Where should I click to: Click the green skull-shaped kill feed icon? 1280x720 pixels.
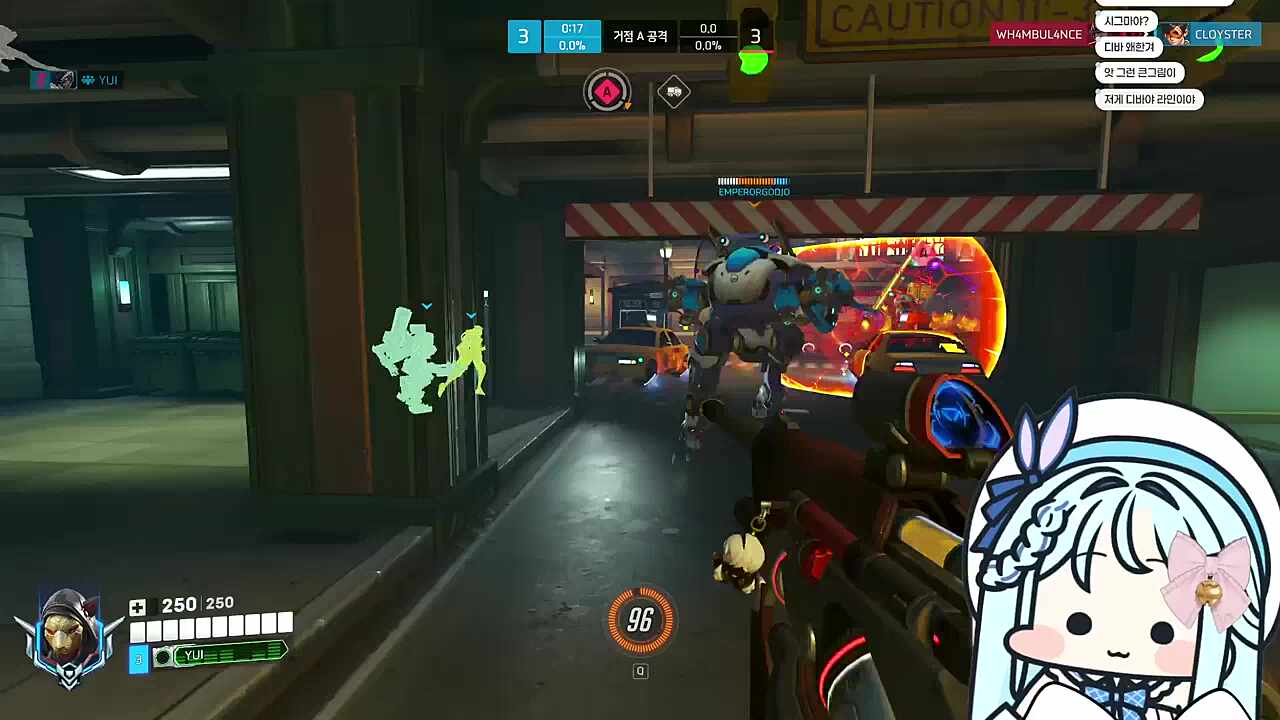point(755,63)
